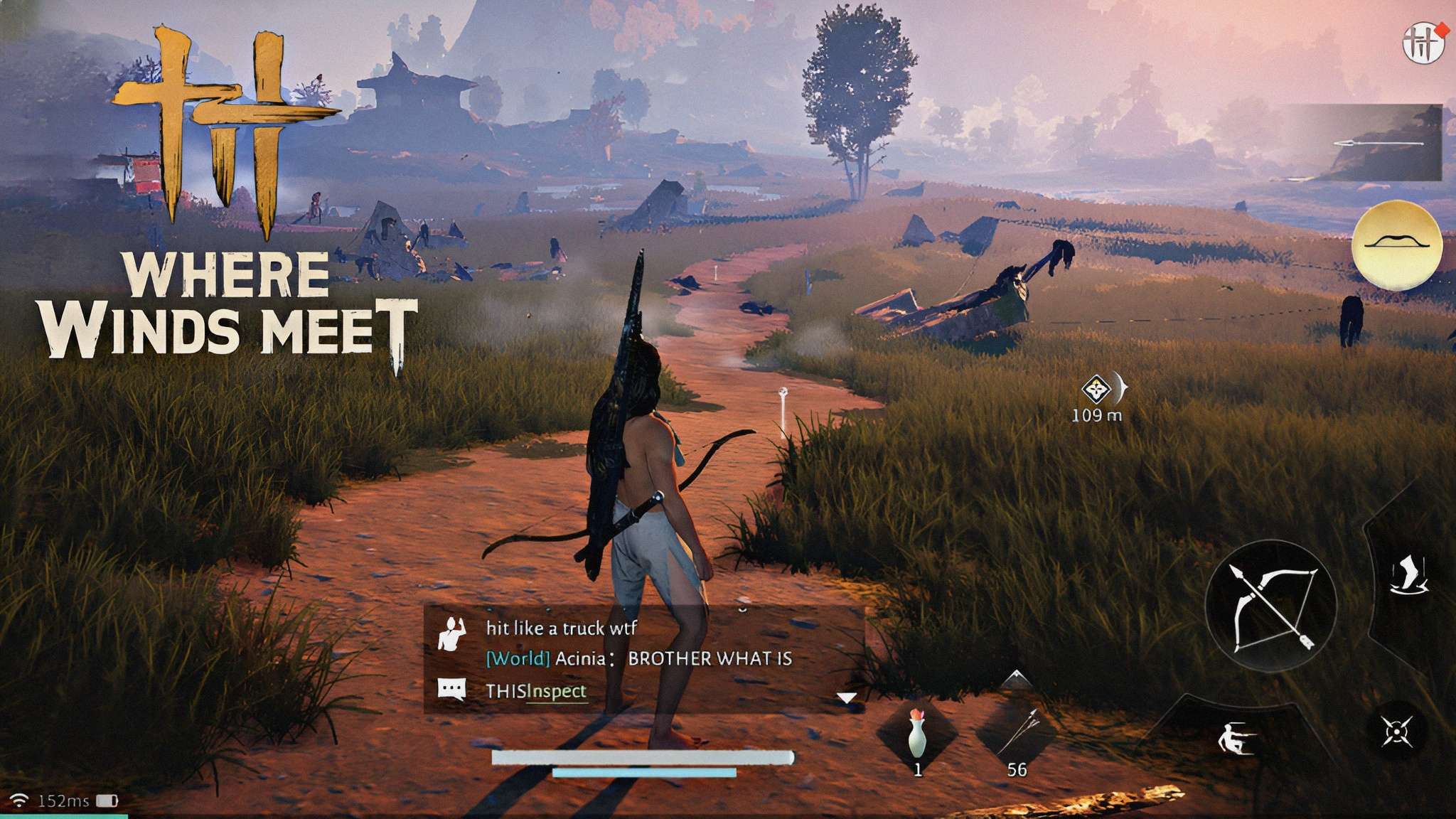The height and width of the screenshot is (819, 1456).
Task: Use the healing potion vase slot
Action: pos(918,737)
